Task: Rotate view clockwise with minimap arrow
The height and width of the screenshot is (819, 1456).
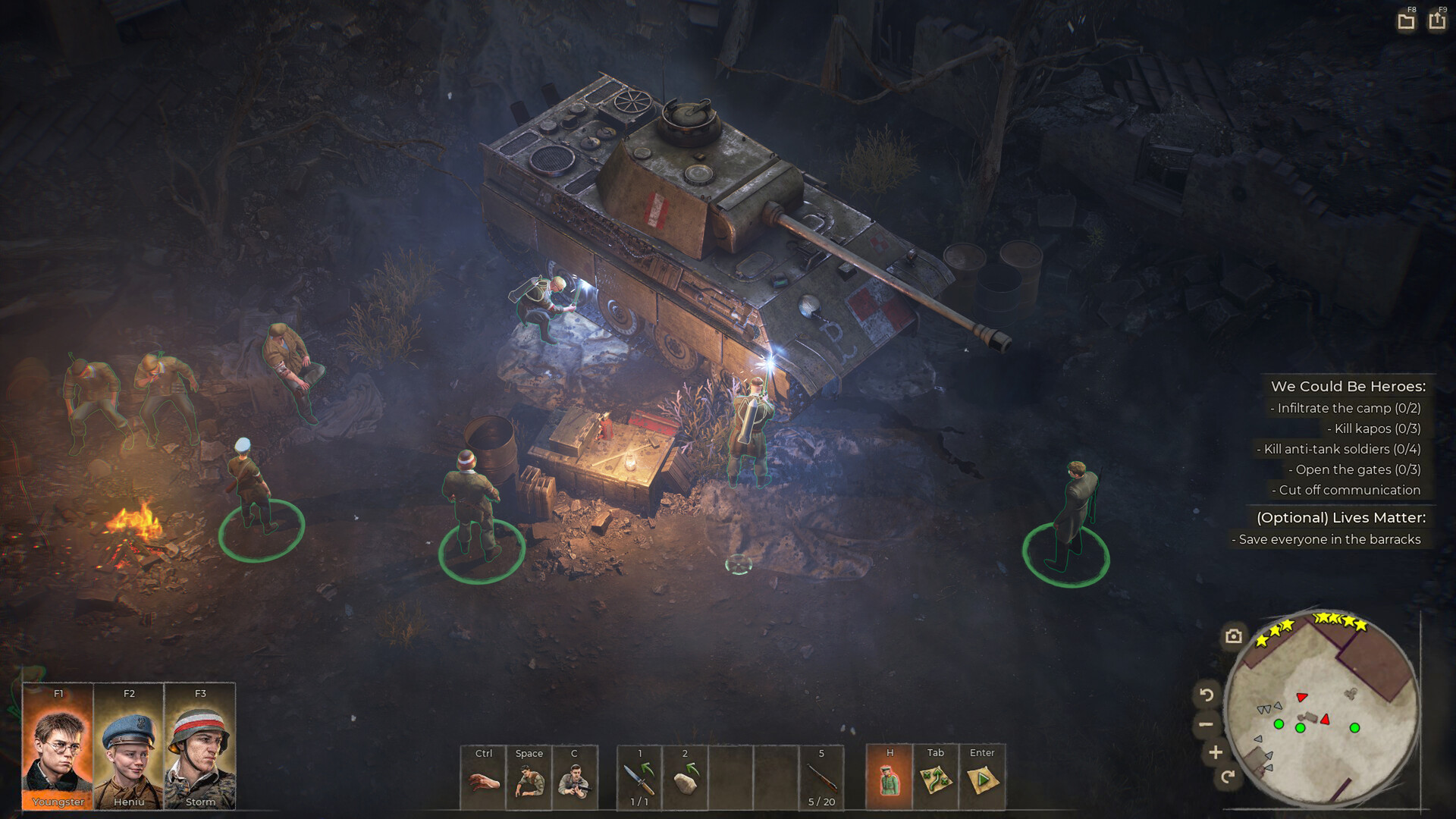Action: coord(1228,776)
